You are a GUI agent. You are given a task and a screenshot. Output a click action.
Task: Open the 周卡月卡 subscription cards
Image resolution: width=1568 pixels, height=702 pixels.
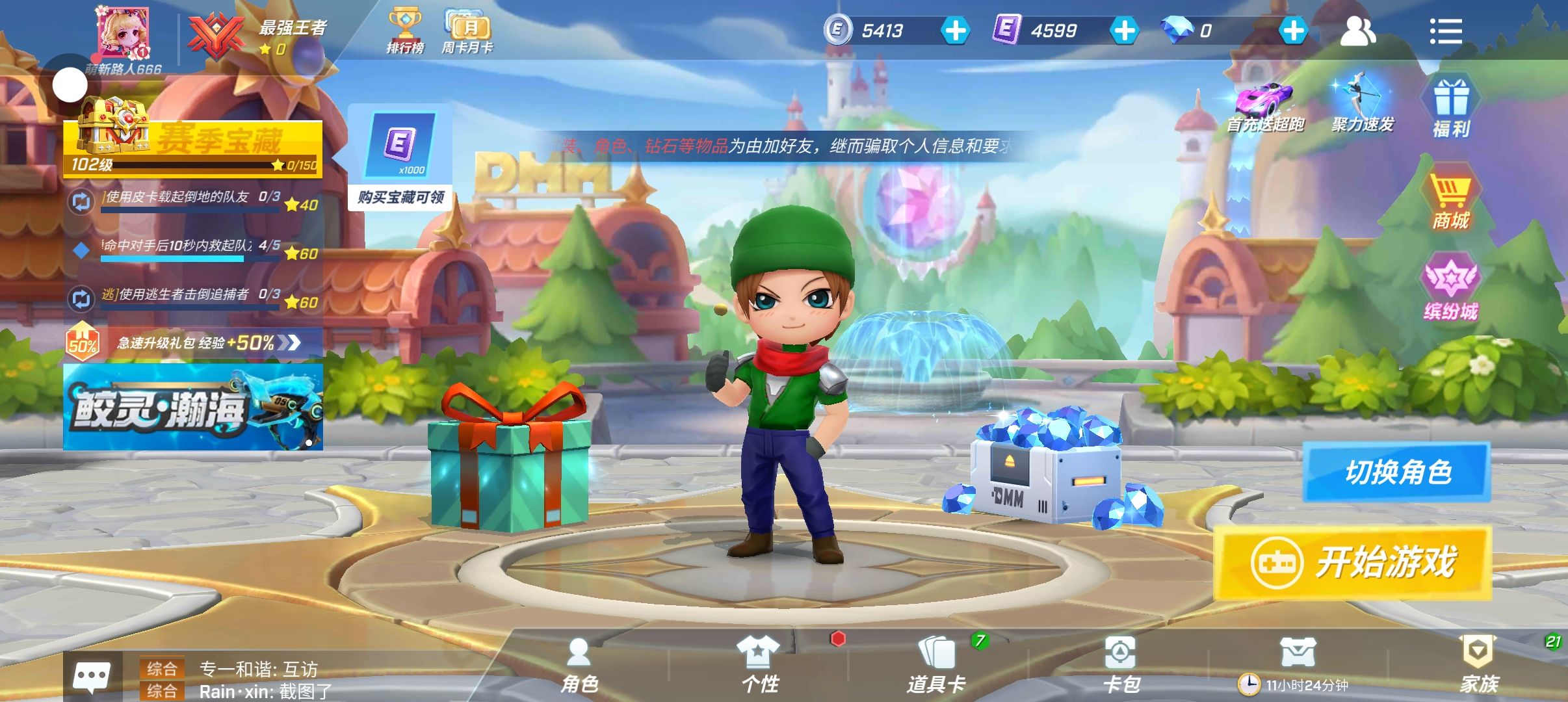click(467, 31)
